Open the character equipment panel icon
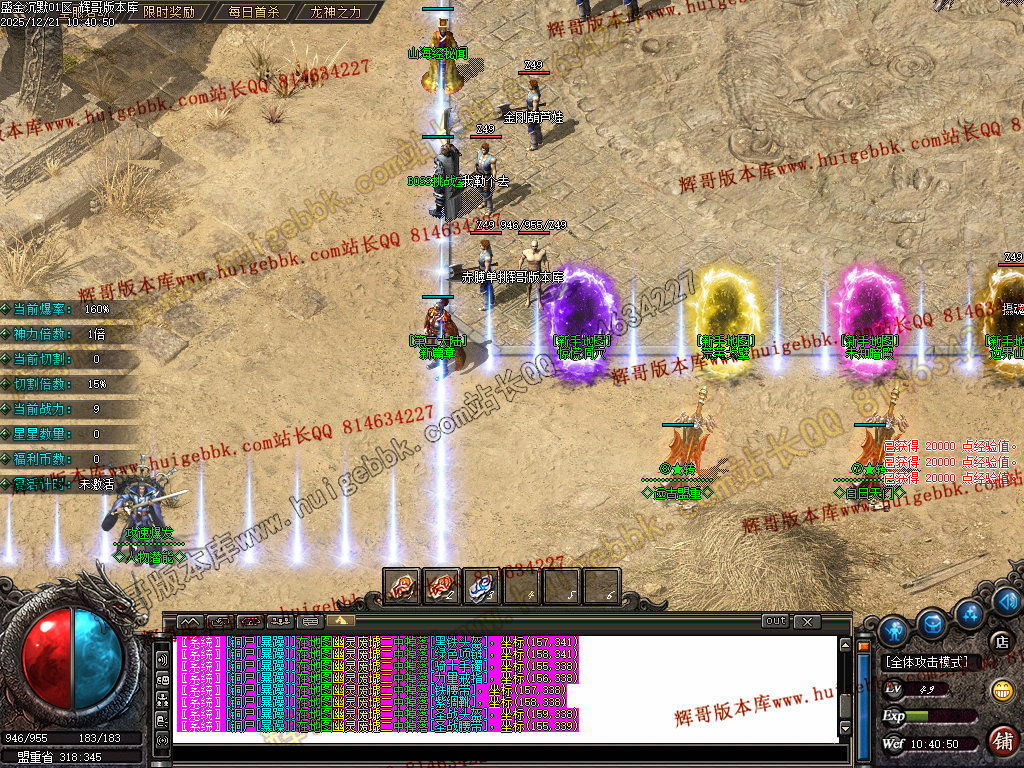The width and height of the screenshot is (1024, 768). [x=895, y=629]
